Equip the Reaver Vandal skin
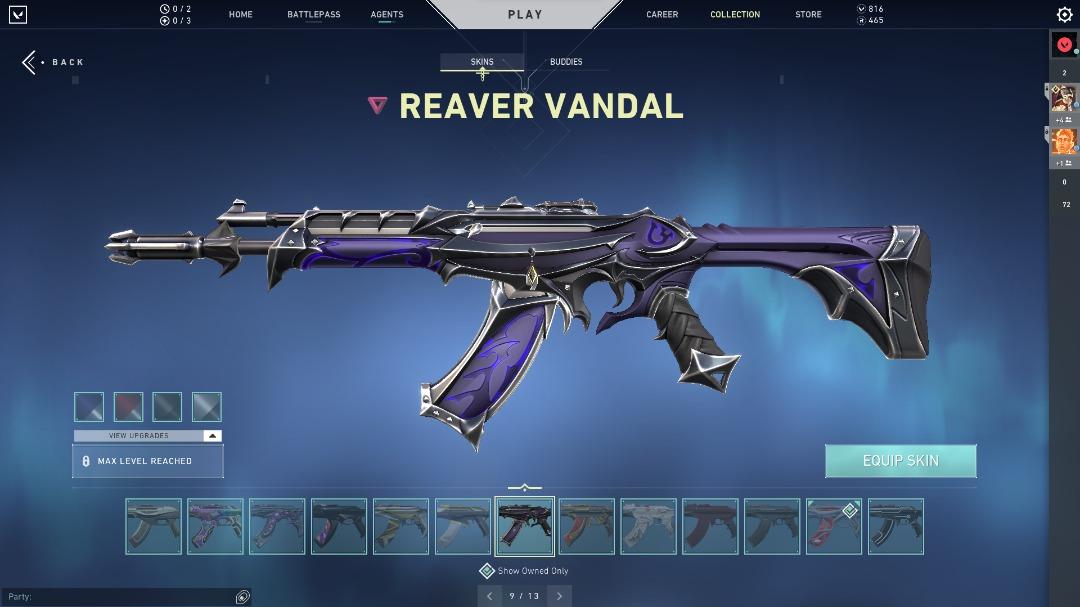The height and width of the screenshot is (607, 1080). [900, 461]
